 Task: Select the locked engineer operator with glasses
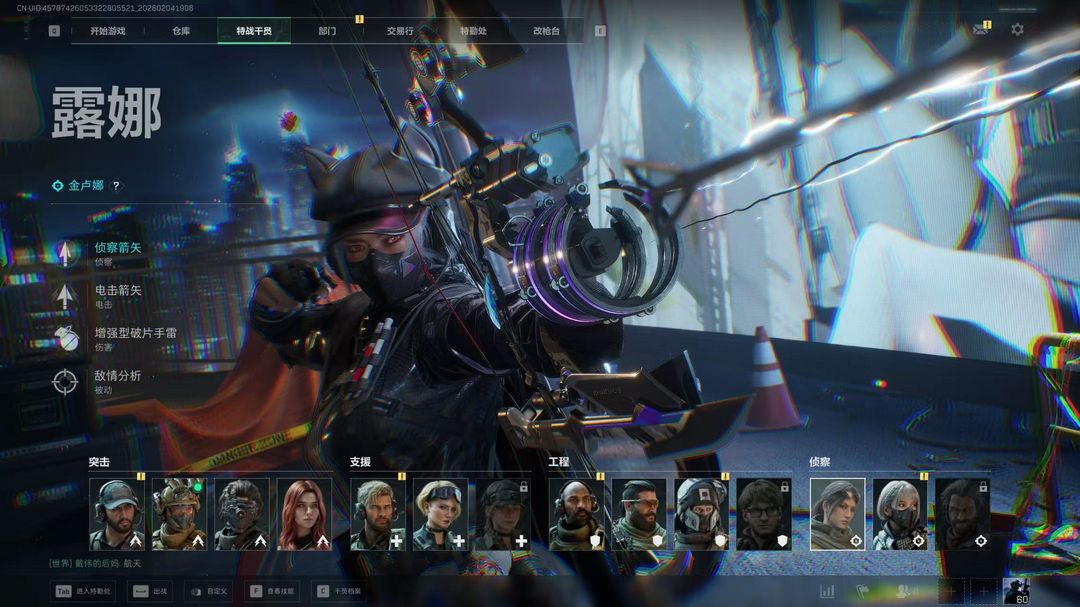click(x=764, y=514)
